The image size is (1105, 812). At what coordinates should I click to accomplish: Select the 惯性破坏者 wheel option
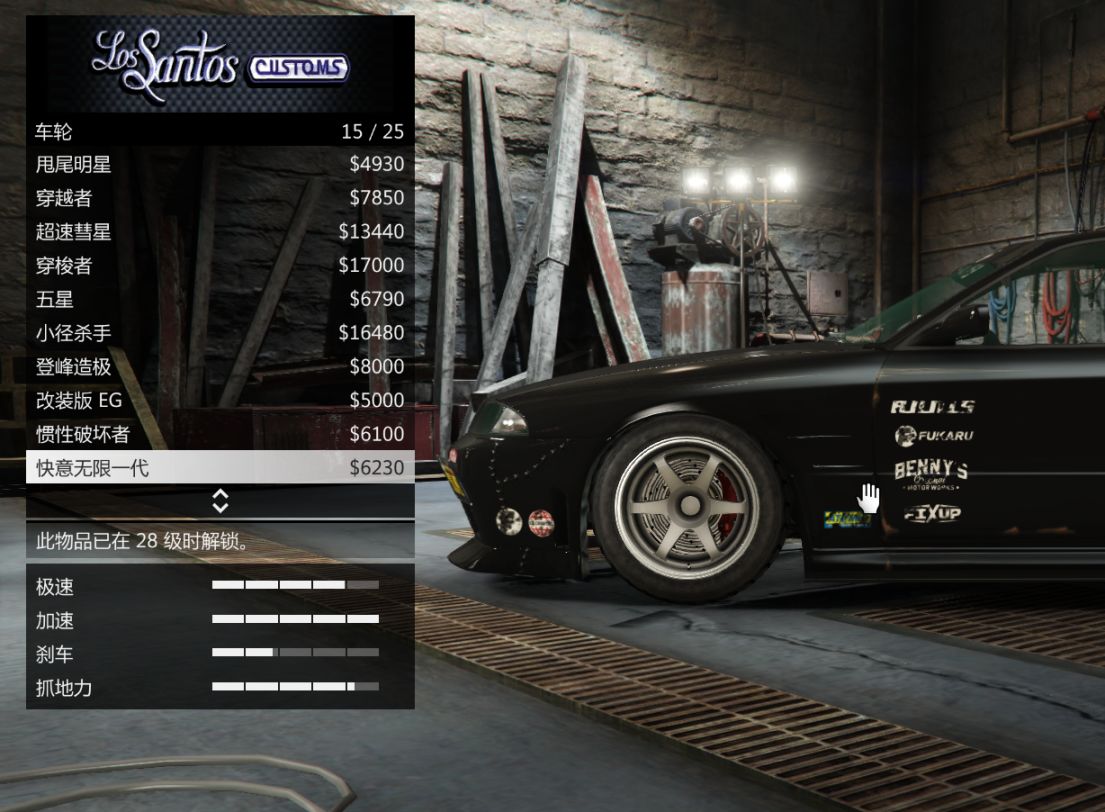(x=220, y=434)
